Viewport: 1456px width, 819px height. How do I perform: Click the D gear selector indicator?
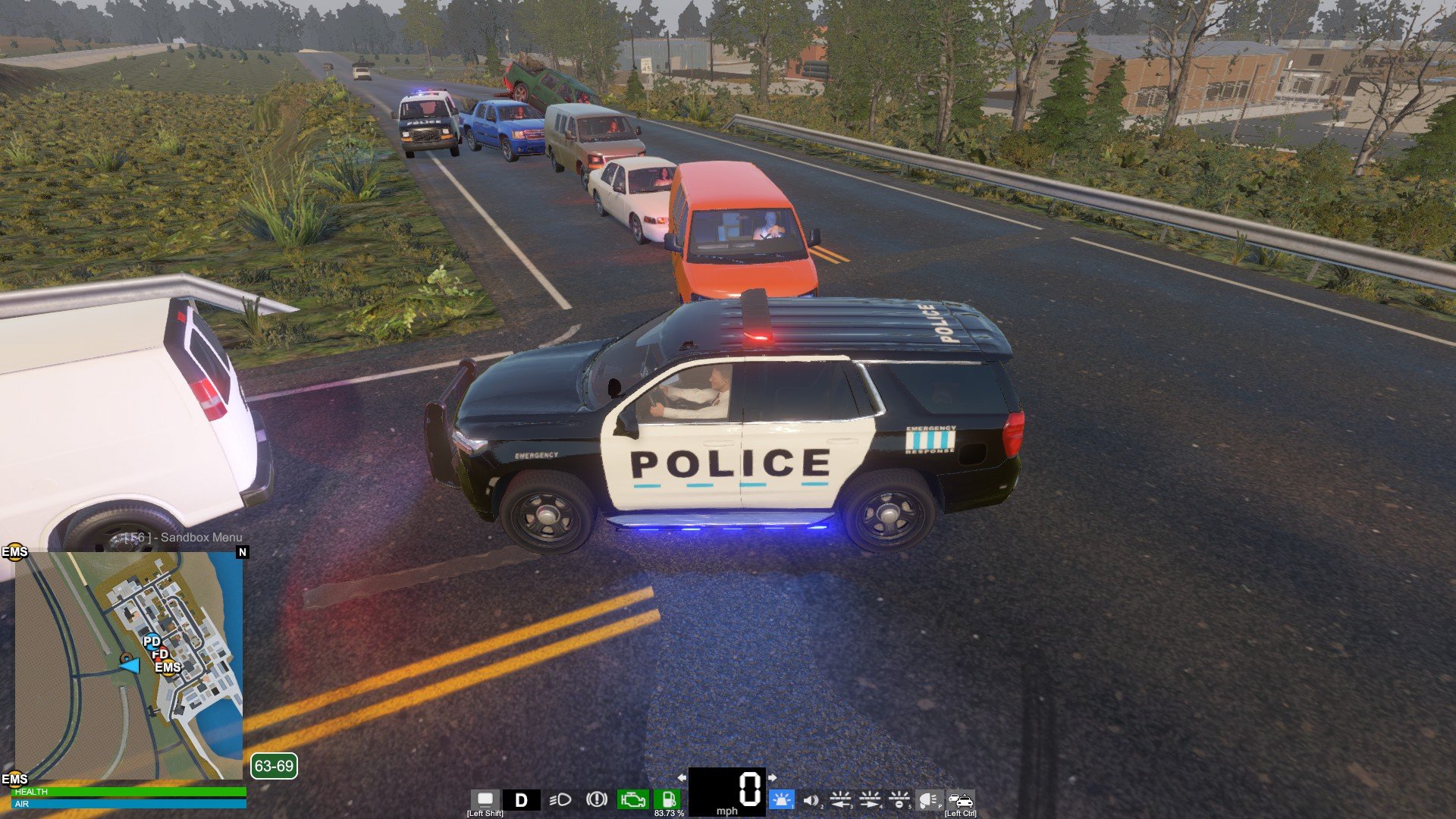tap(521, 800)
